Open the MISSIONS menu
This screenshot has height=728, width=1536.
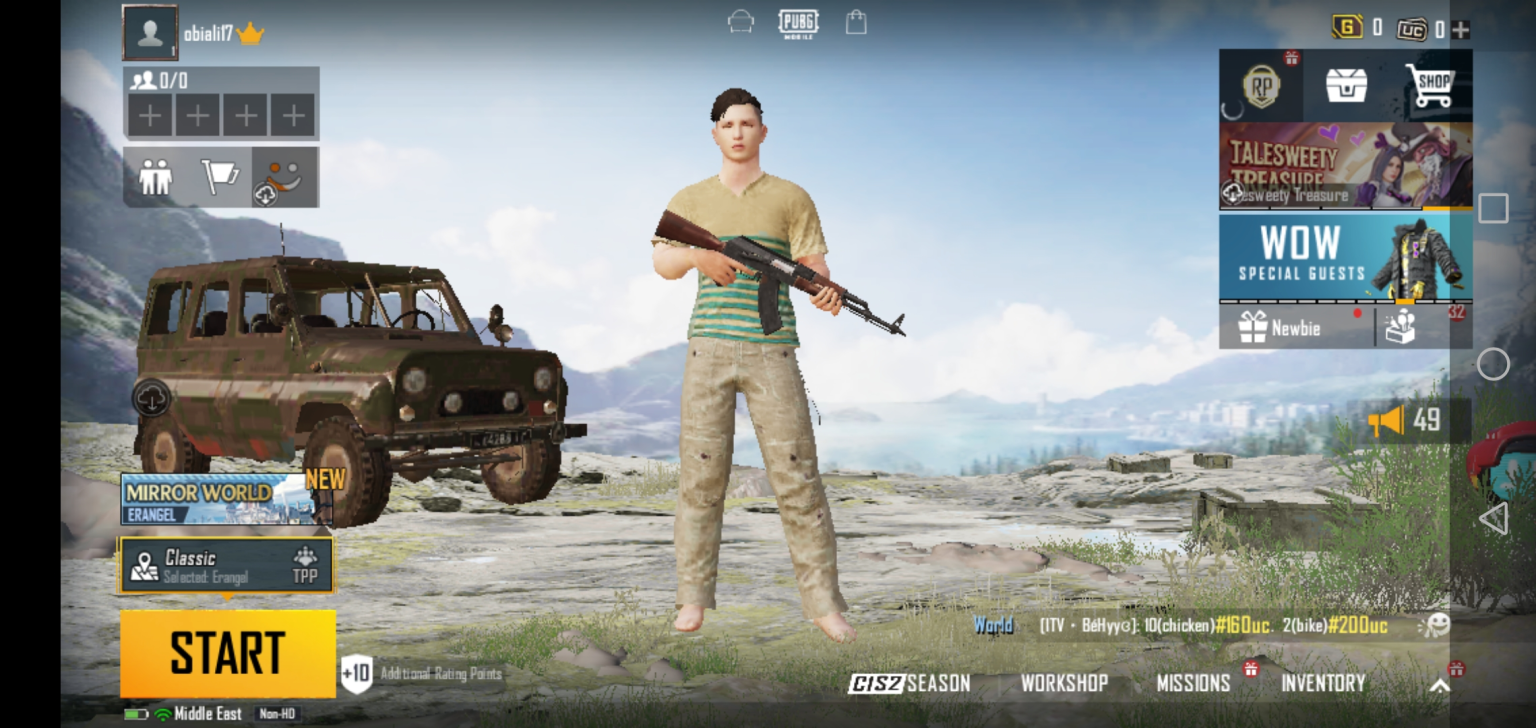pyautogui.click(x=1193, y=684)
